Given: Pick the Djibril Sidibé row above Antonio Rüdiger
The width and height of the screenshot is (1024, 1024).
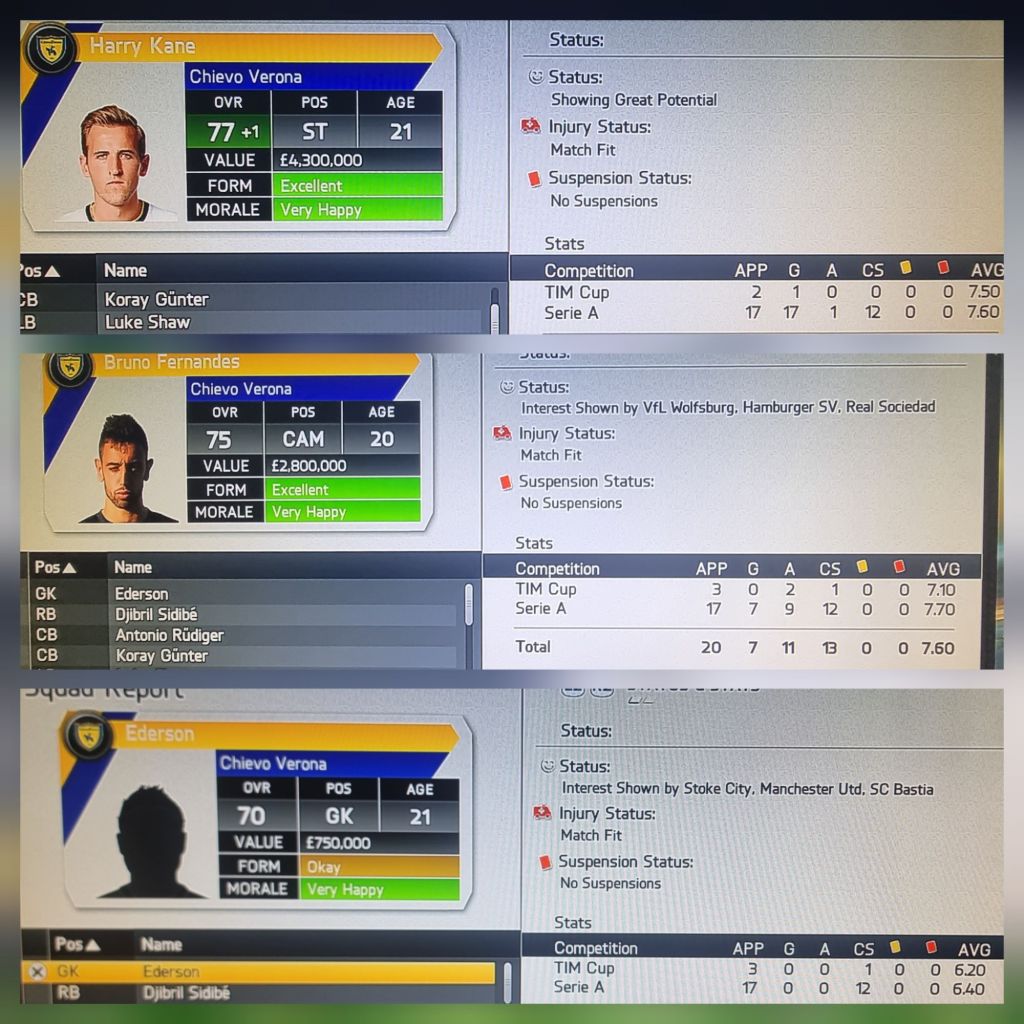Looking at the screenshot, I should [162, 614].
